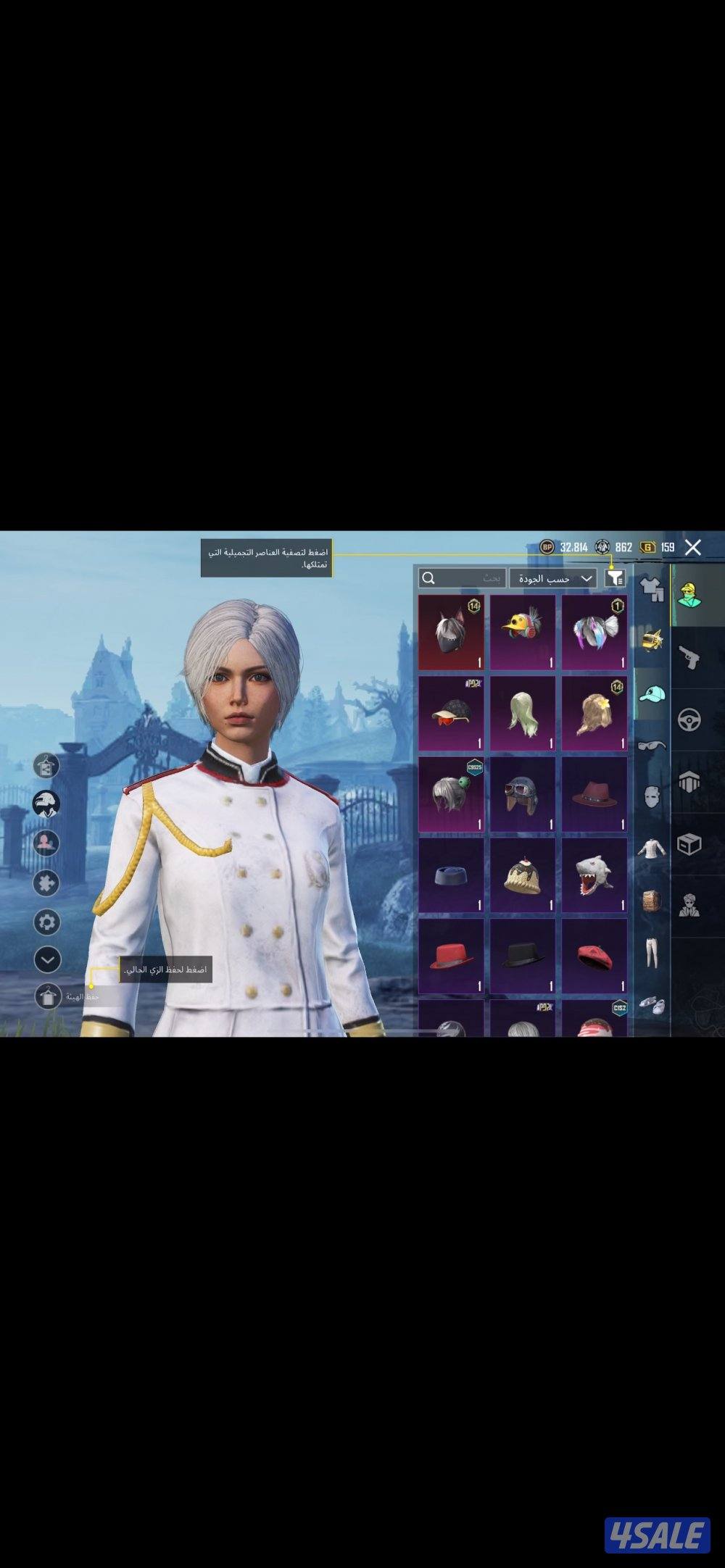The height and width of the screenshot is (1568, 725).
Task: Choose the black top hat
Action: coord(523,956)
